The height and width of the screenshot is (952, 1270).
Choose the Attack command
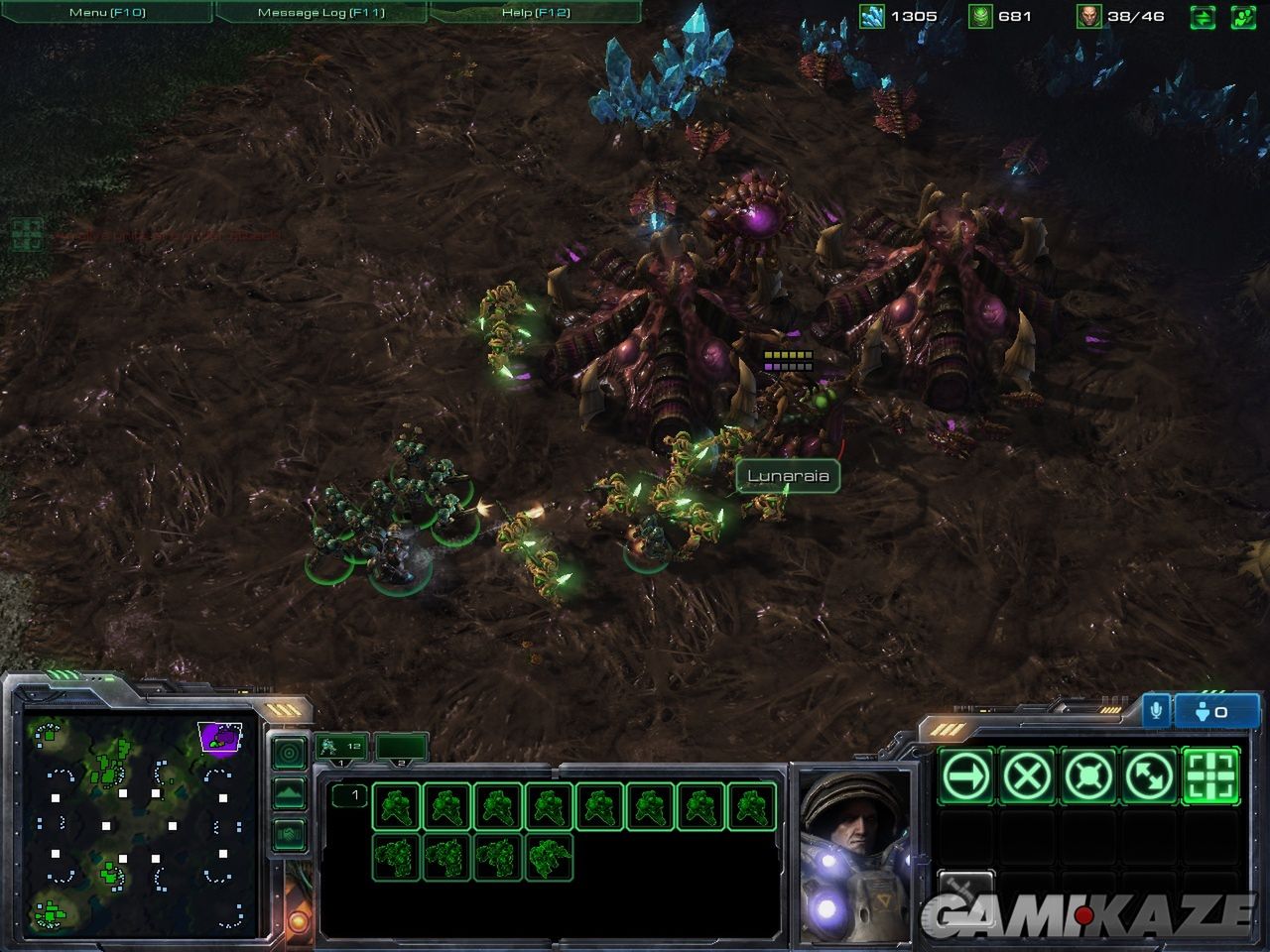(x=1210, y=775)
